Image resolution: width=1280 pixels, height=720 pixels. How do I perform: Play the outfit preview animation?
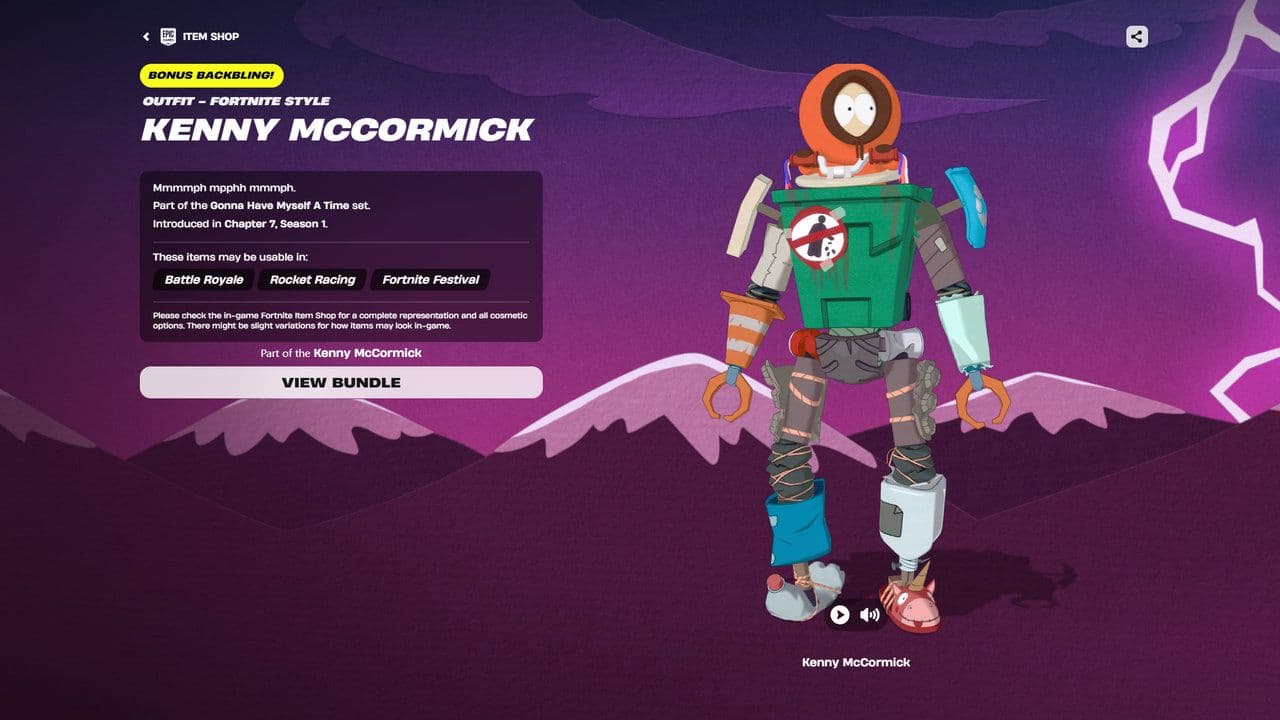[840, 615]
